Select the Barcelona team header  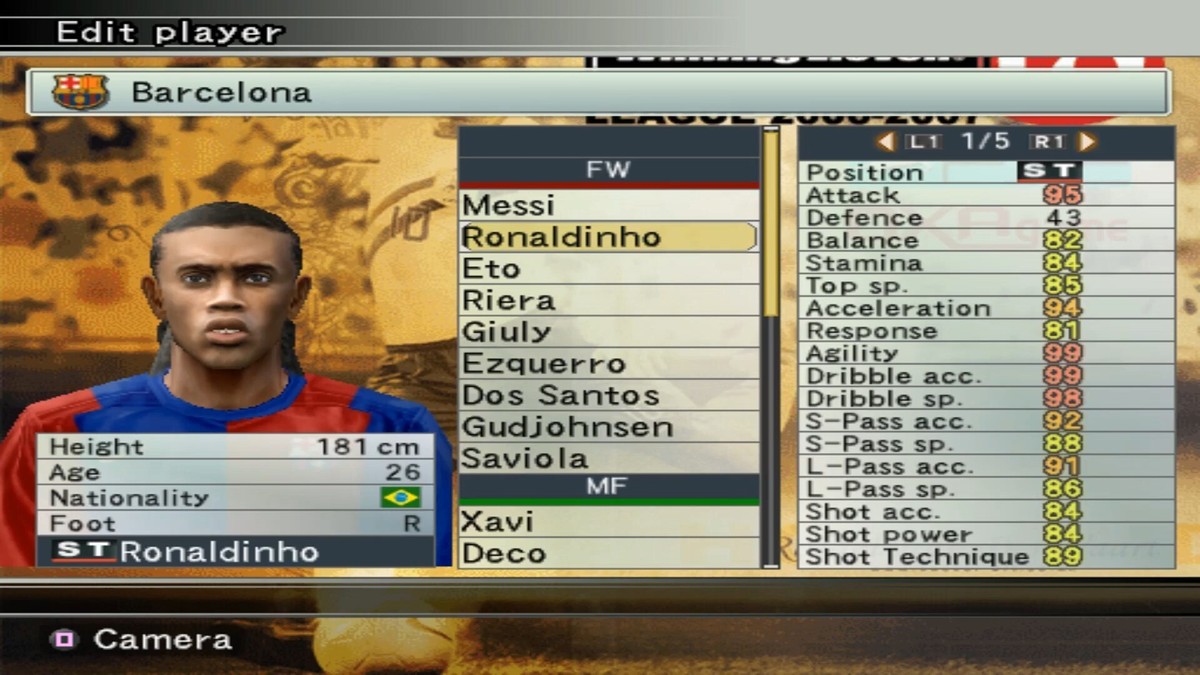[598, 93]
